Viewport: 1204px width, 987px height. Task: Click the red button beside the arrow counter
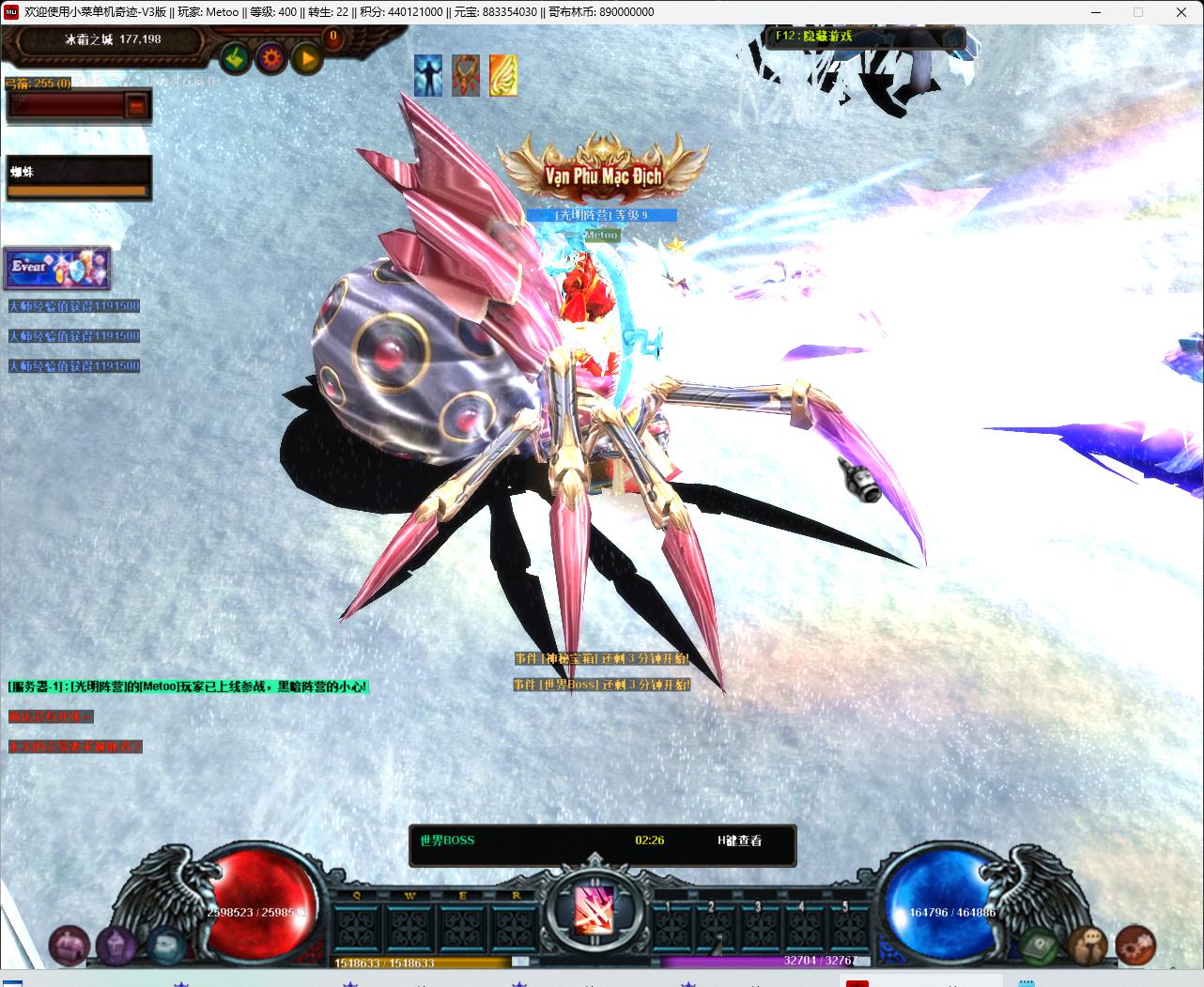[x=137, y=105]
